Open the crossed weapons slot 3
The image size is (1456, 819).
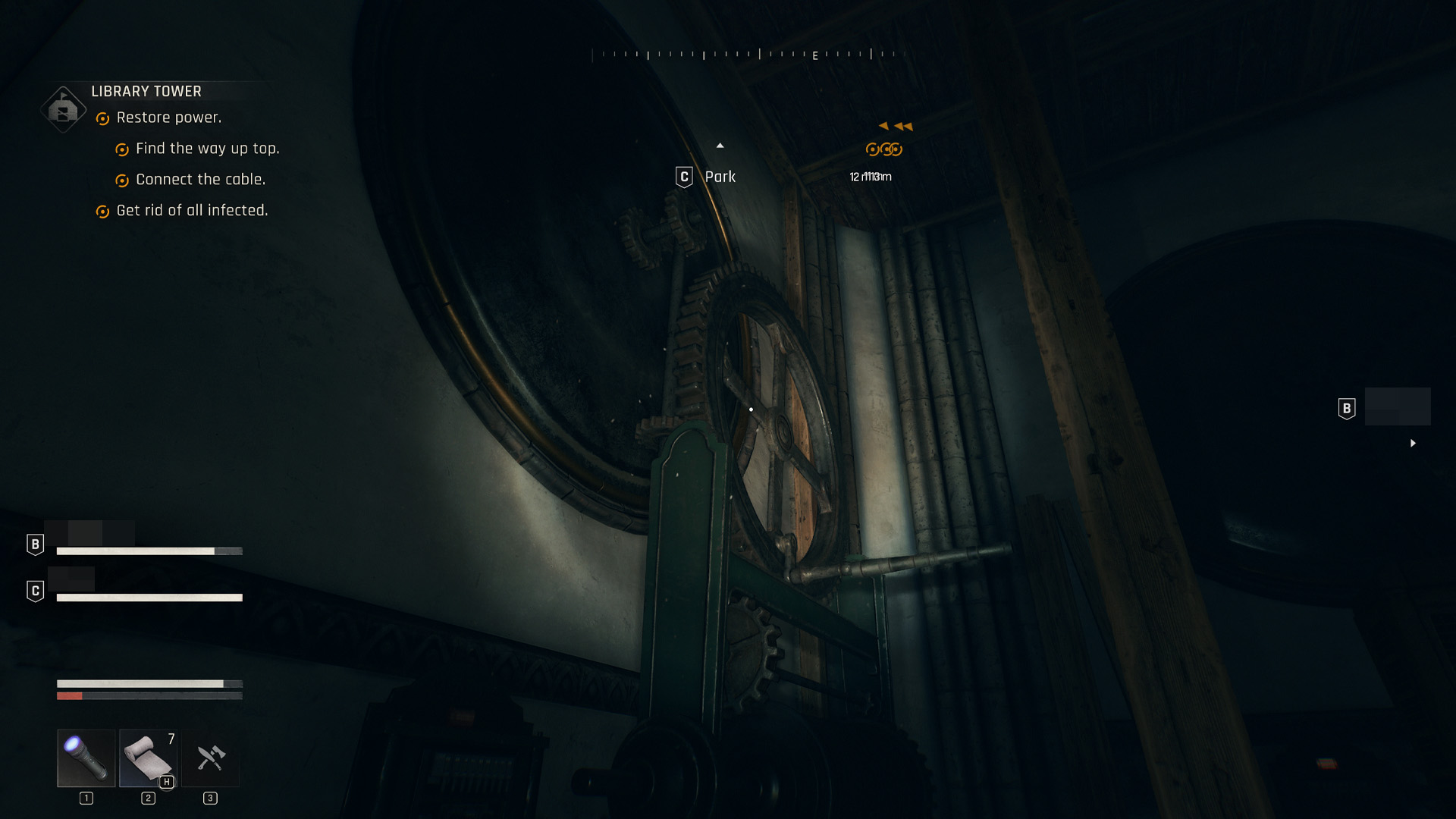pyautogui.click(x=210, y=758)
